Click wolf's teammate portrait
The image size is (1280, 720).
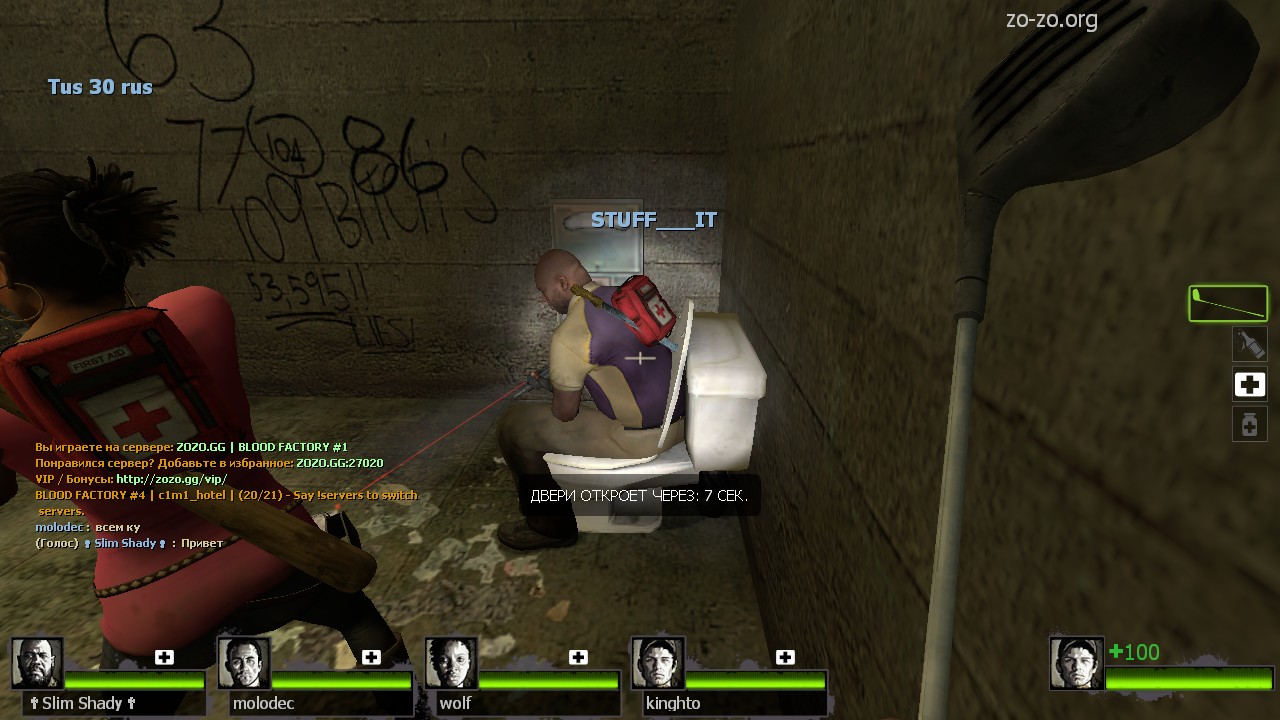(450, 663)
